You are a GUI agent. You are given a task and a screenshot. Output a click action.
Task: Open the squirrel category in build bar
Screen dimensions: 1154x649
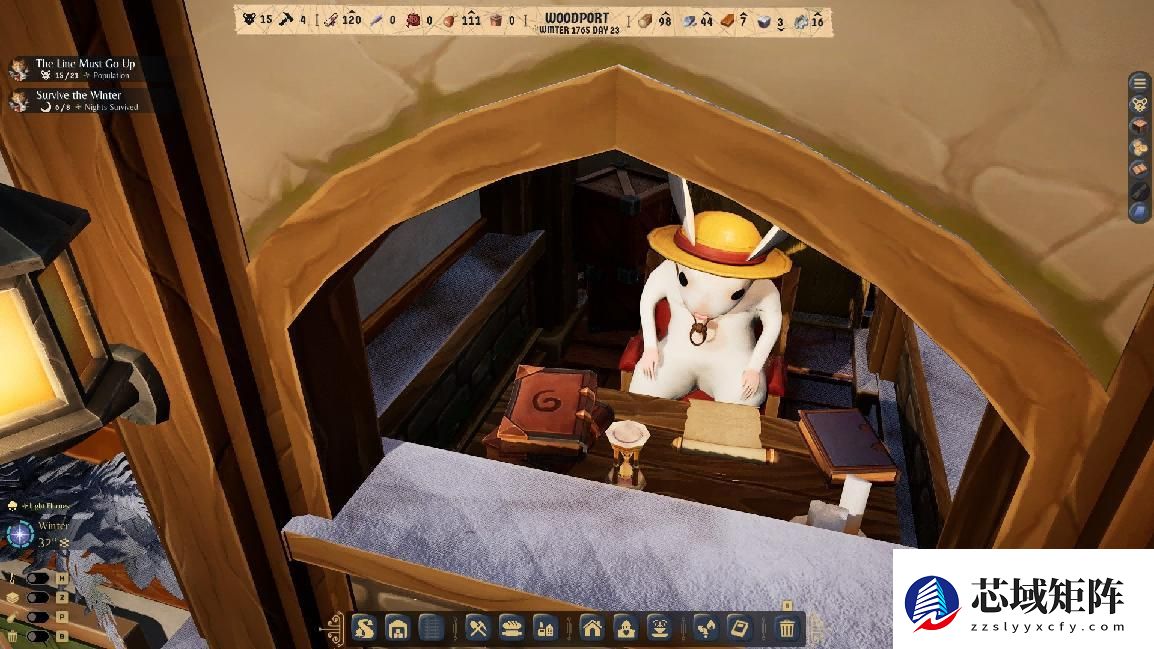365,628
